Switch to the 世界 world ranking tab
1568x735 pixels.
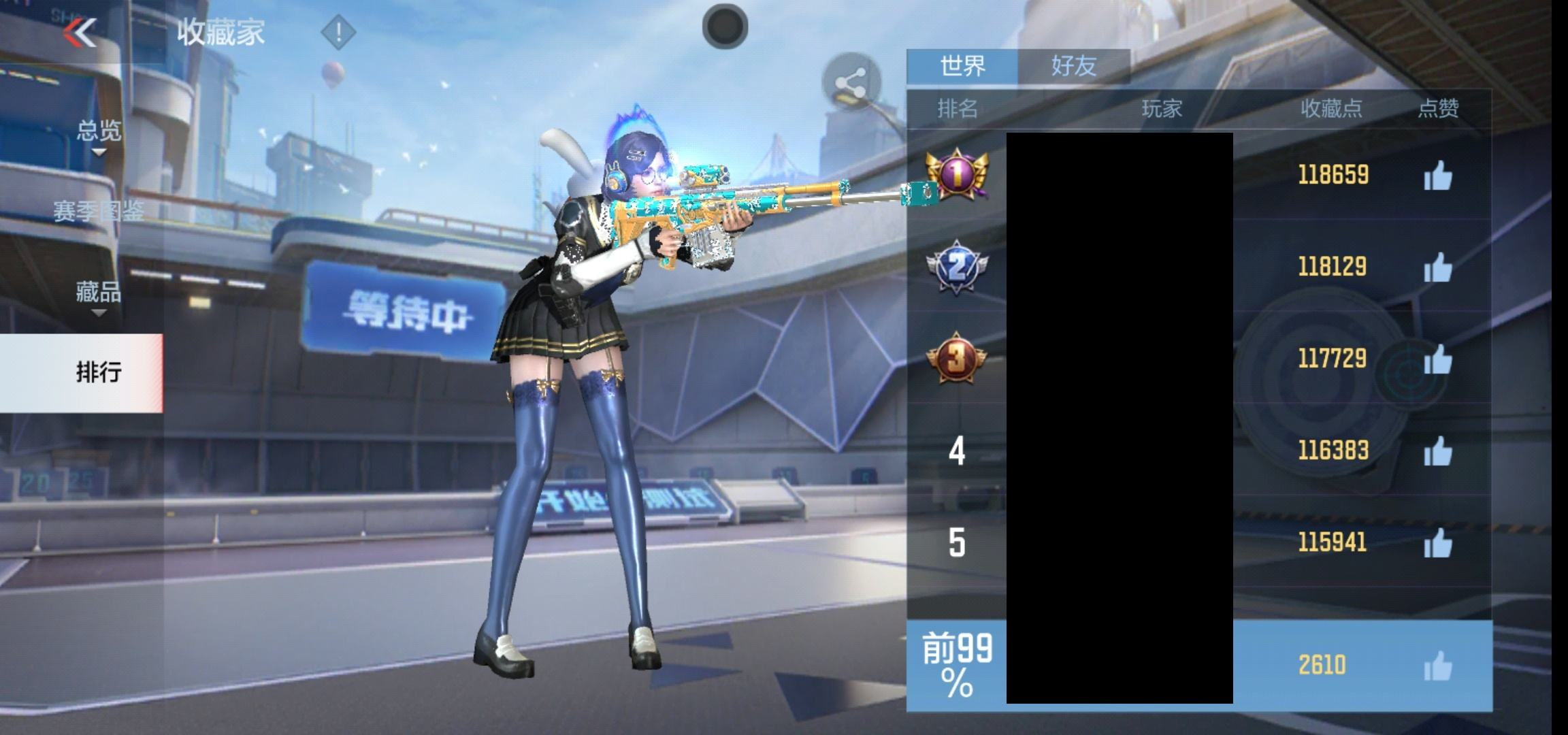coord(962,67)
